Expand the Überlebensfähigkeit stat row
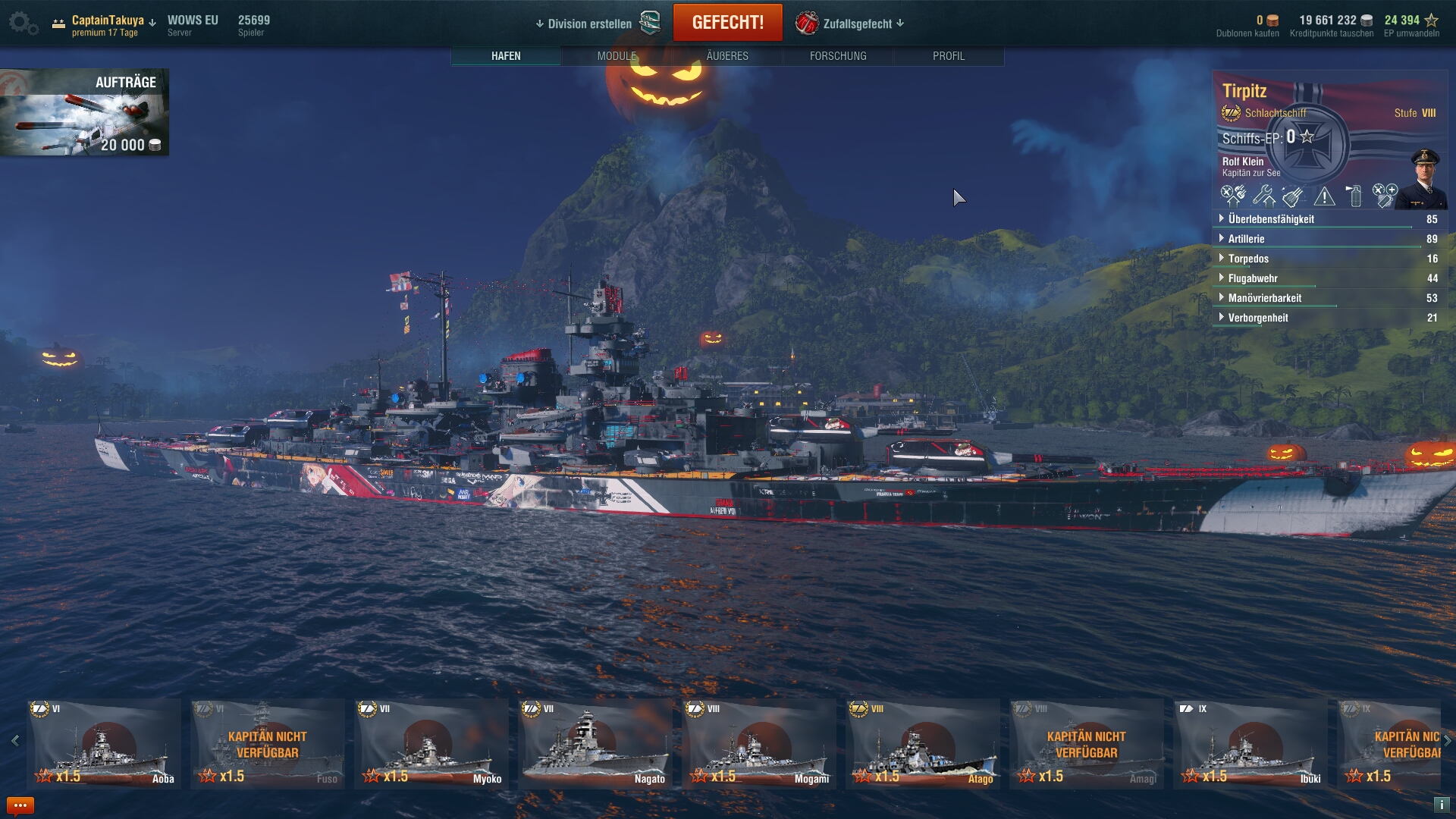 (1271, 219)
